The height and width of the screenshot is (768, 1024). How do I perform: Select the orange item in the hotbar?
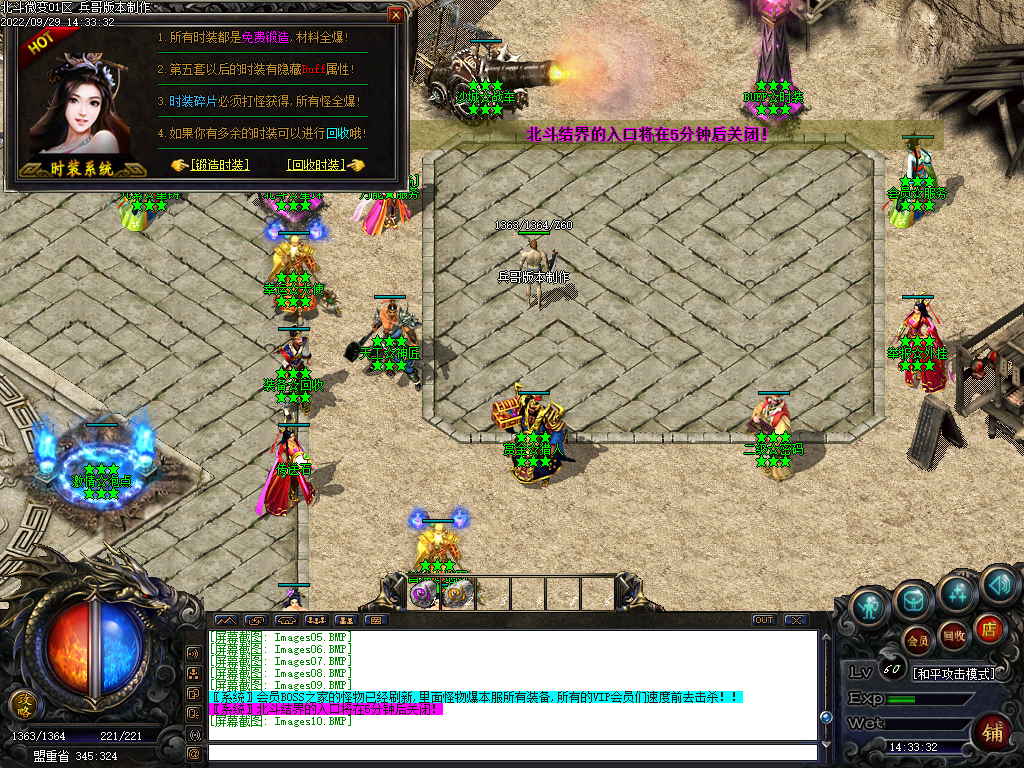(456, 594)
